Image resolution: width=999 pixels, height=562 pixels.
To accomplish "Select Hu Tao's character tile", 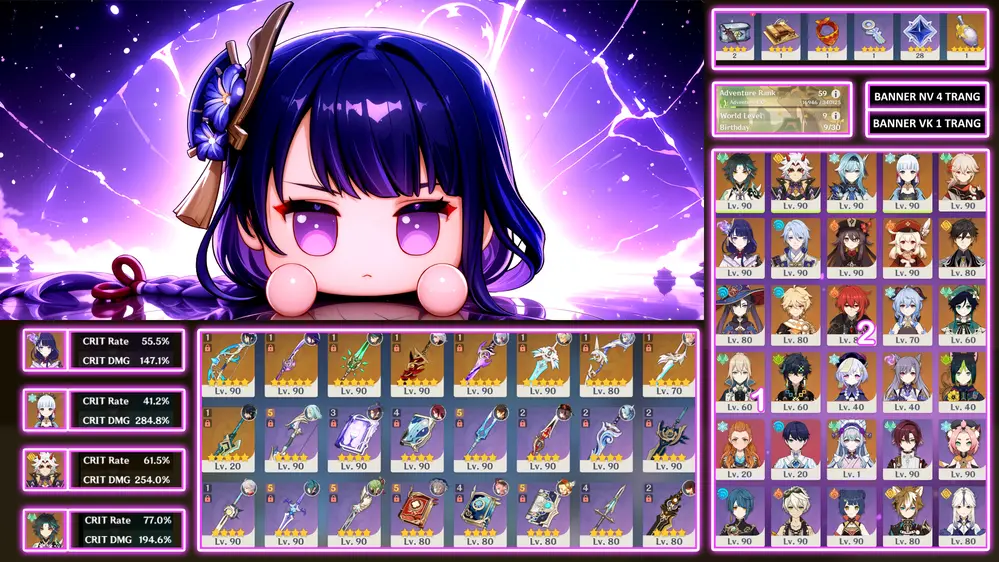I will tap(850, 246).
